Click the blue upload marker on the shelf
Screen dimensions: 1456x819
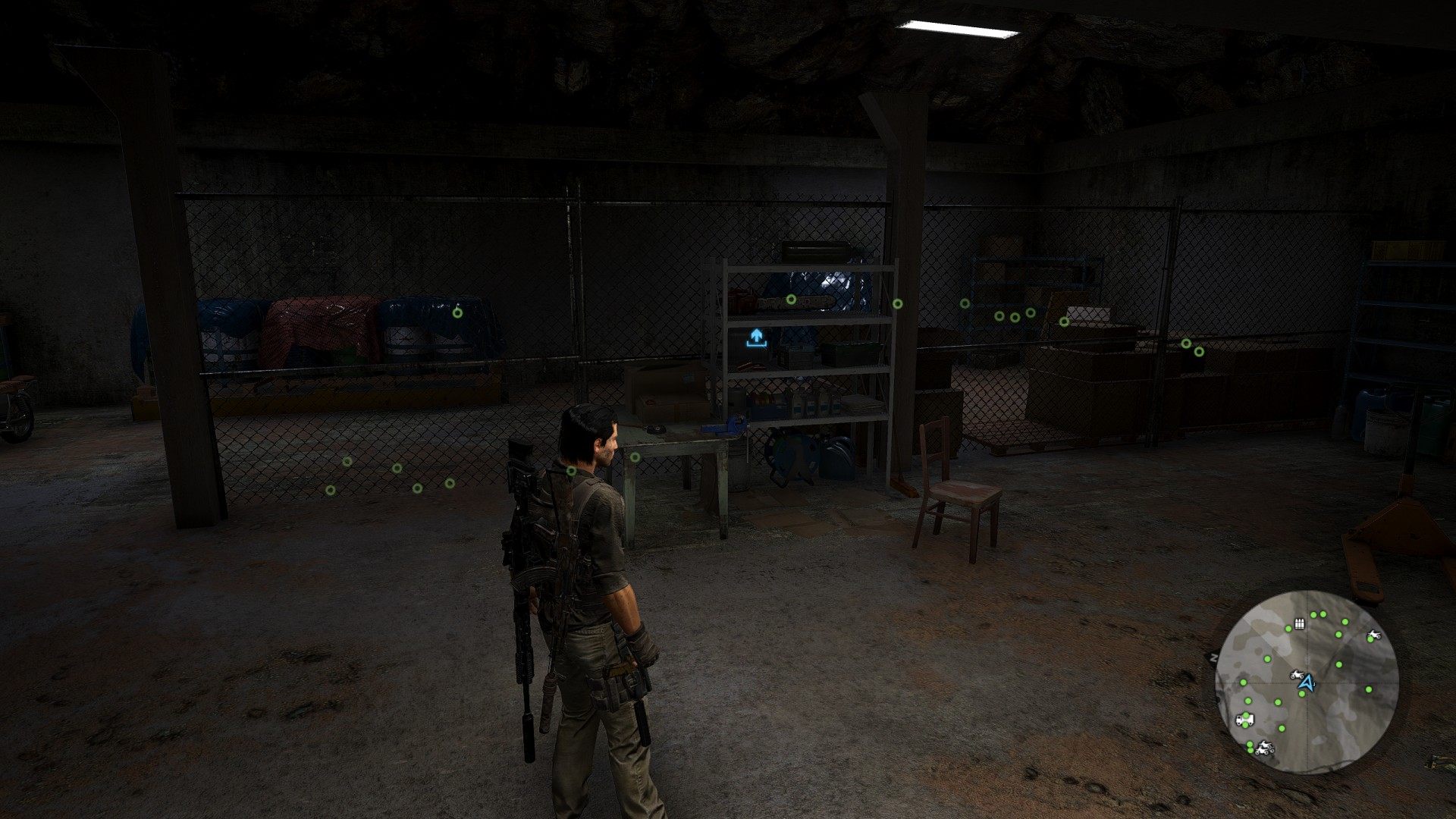[x=755, y=338]
